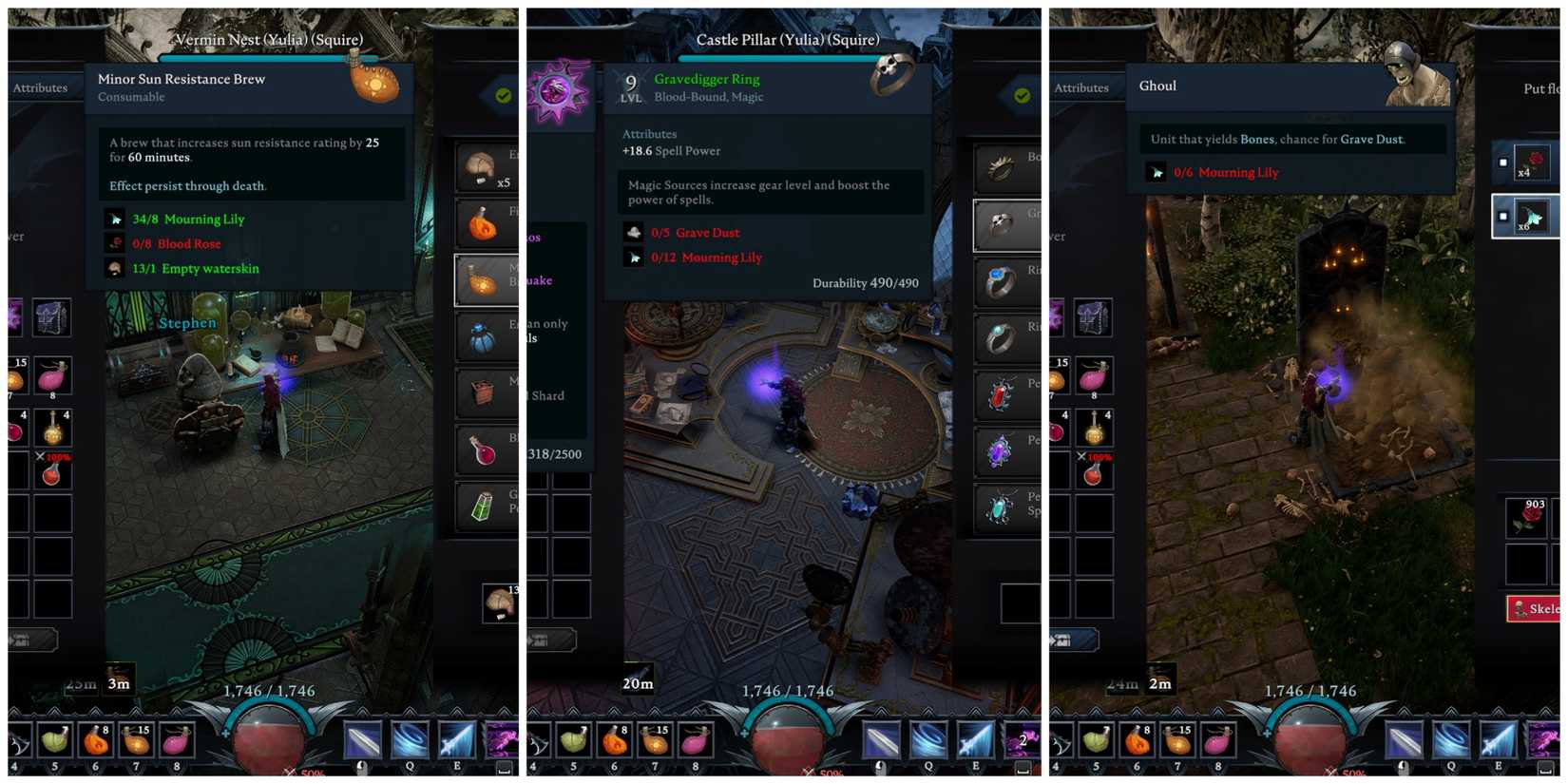Viewport: 1568px width, 784px height.
Task: Click the green checkmark toggle near the recipe panel
Action: pyautogui.click(x=503, y=95)
